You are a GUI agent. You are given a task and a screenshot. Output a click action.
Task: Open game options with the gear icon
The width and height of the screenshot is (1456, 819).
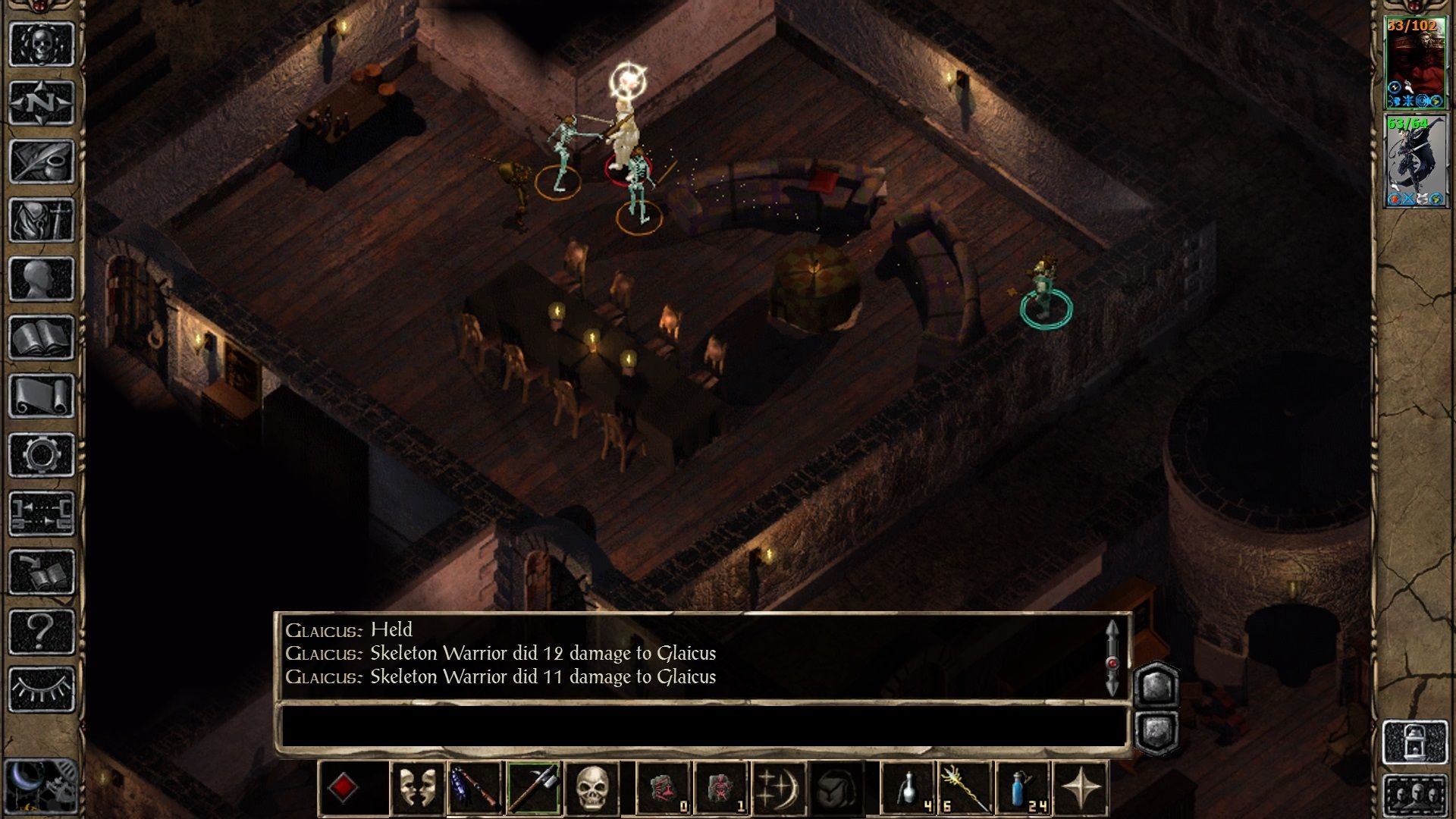(x=42, y=455)
